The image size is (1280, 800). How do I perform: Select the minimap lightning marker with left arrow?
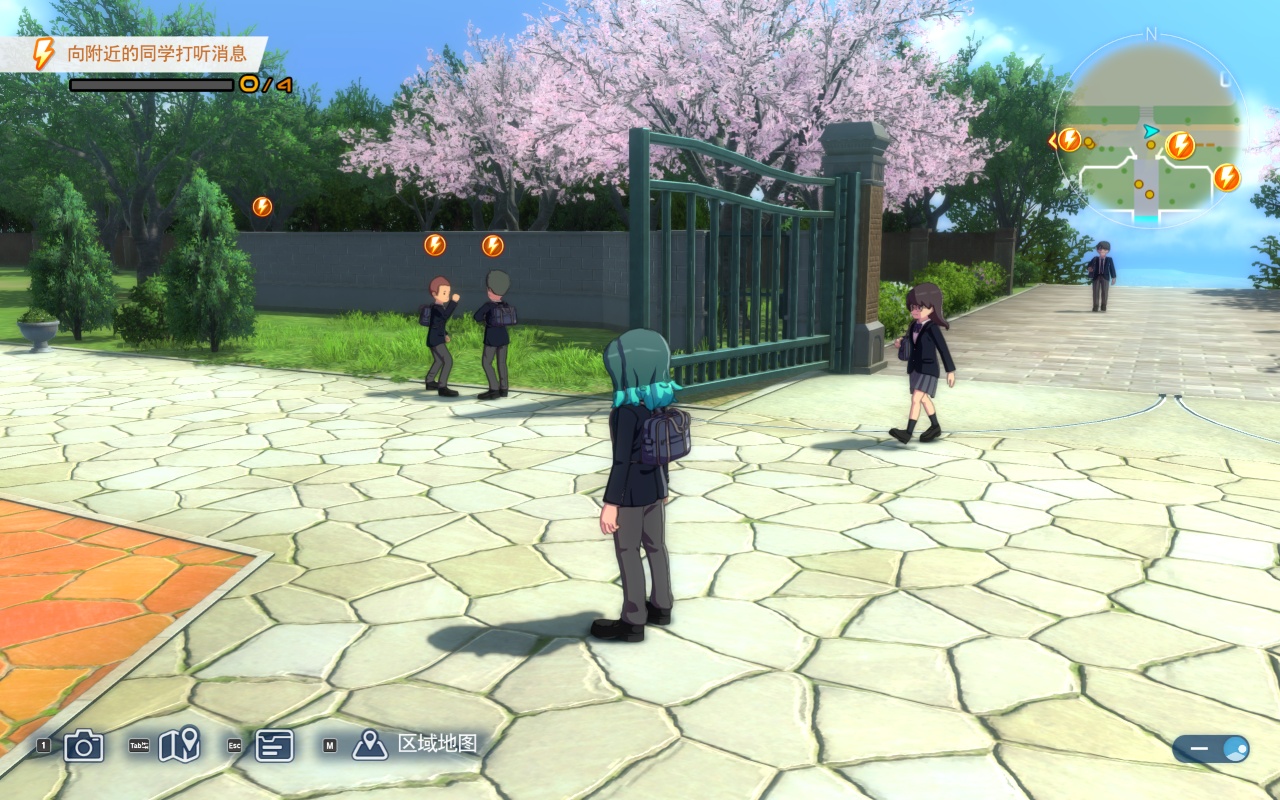[1068, 140]
